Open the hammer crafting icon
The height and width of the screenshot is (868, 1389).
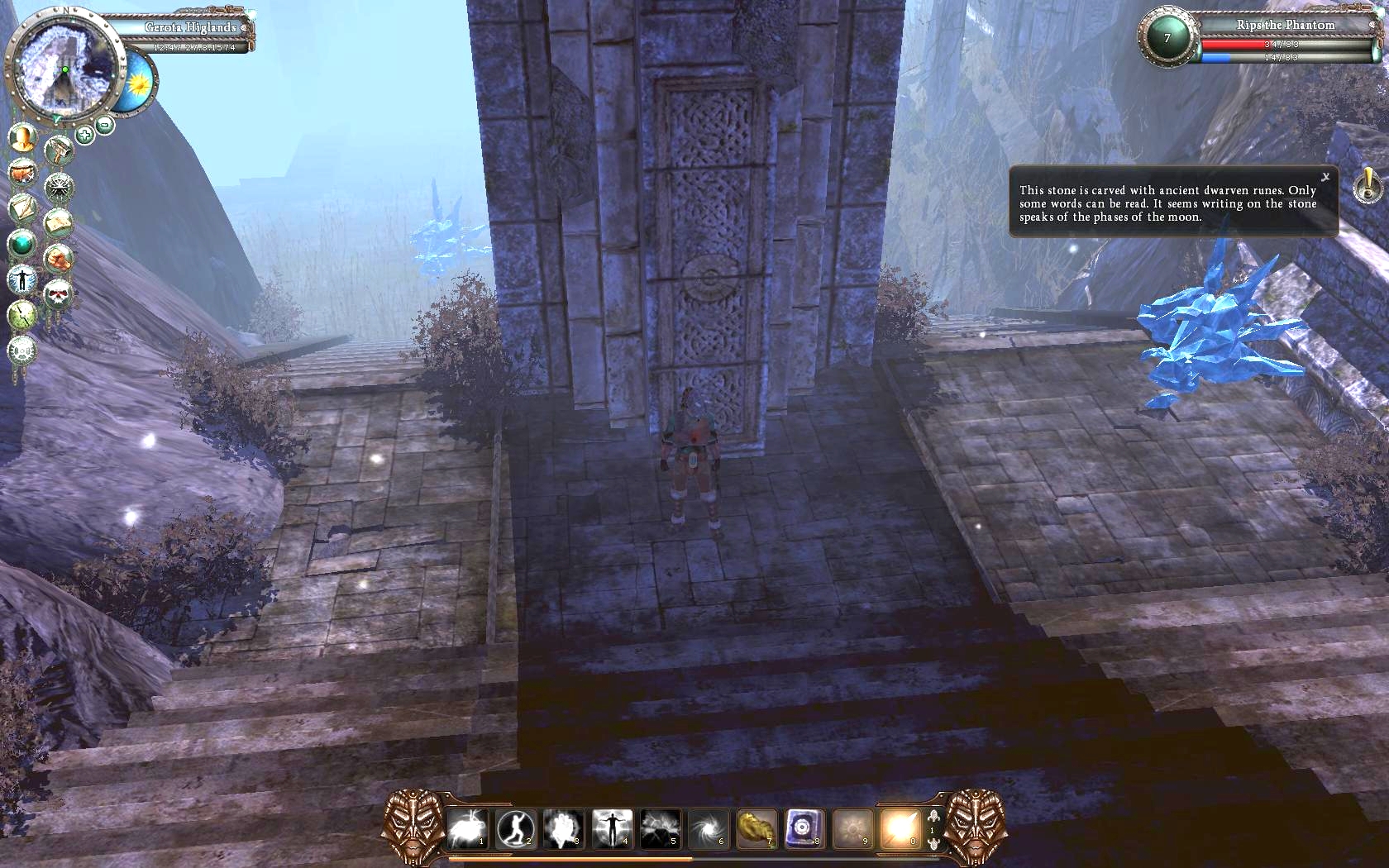coord(59,151)
